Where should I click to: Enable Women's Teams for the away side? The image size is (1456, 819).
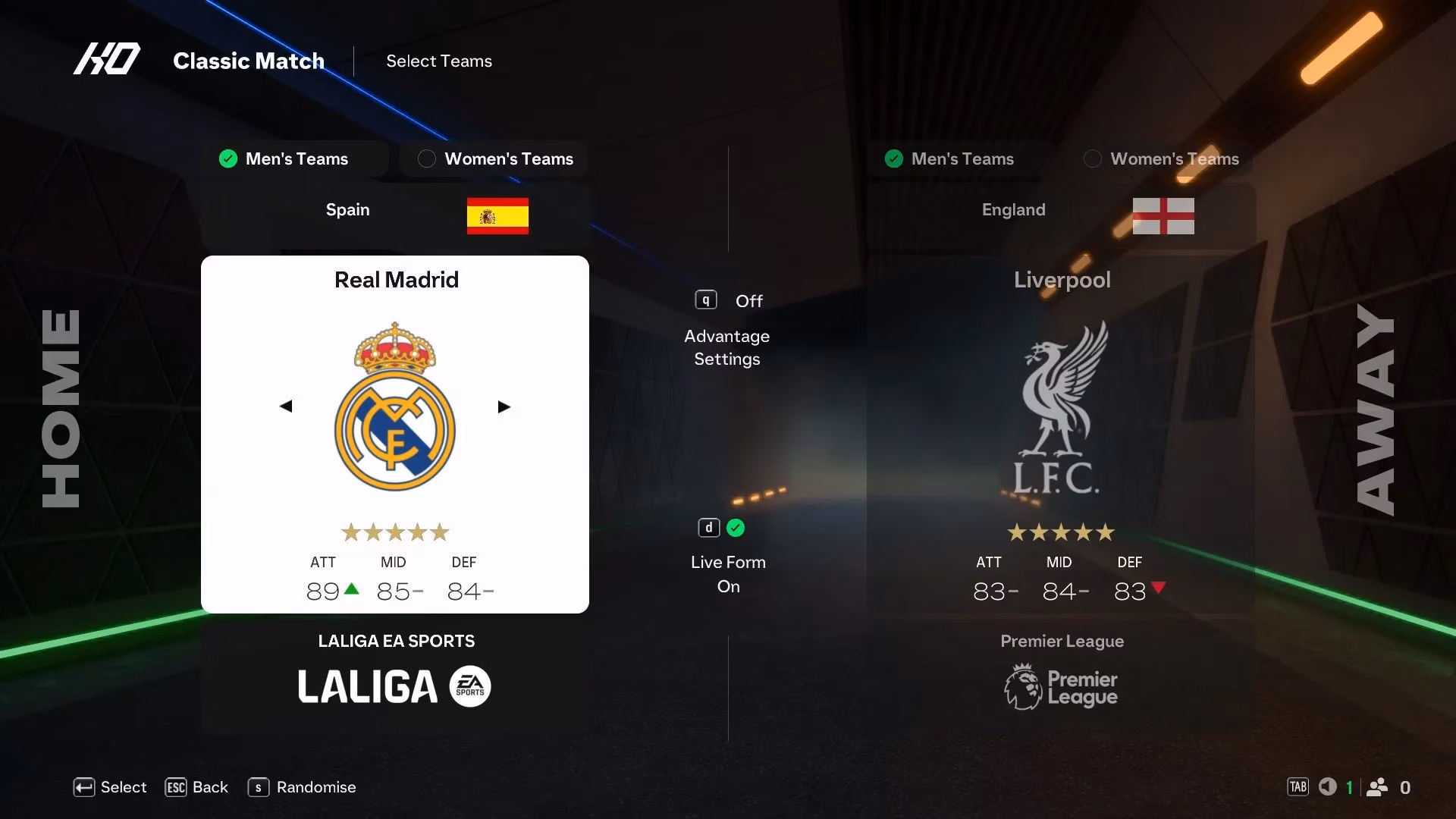point(1161,158)
